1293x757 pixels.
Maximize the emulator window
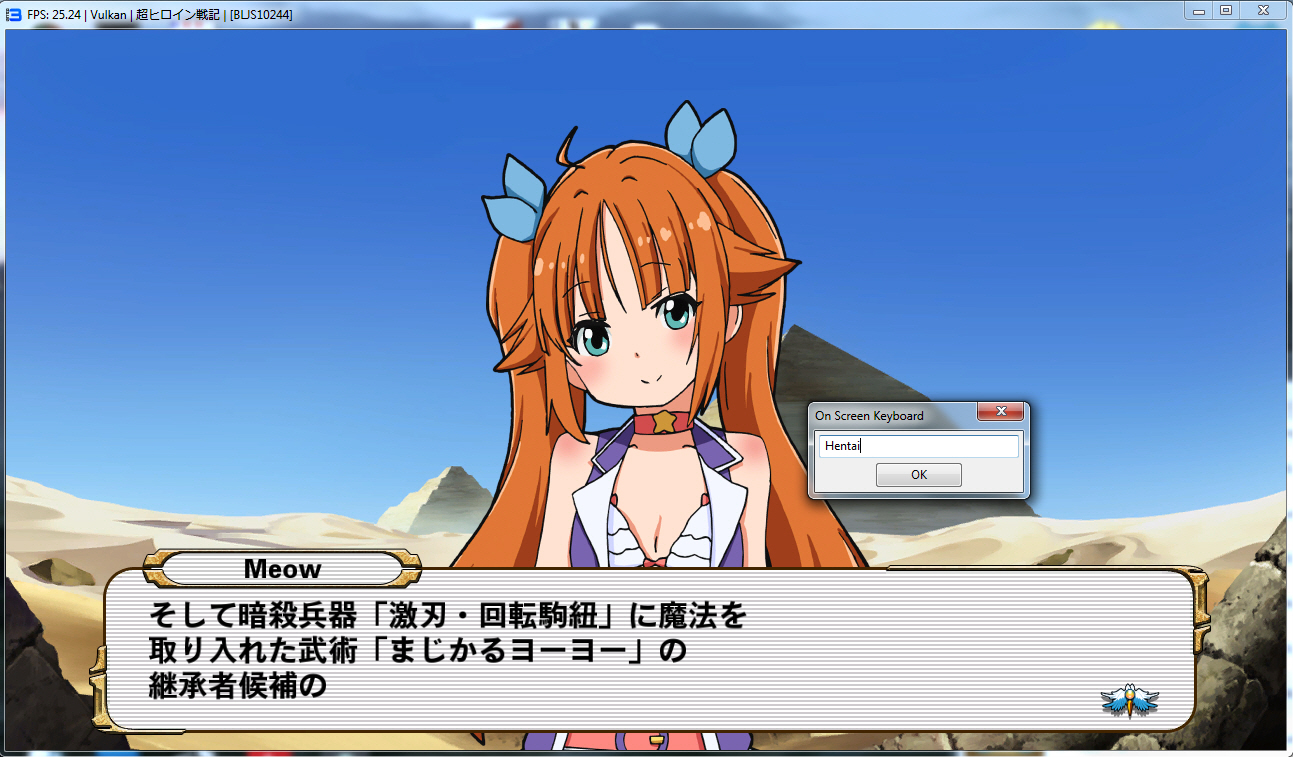pos(1226,10)
